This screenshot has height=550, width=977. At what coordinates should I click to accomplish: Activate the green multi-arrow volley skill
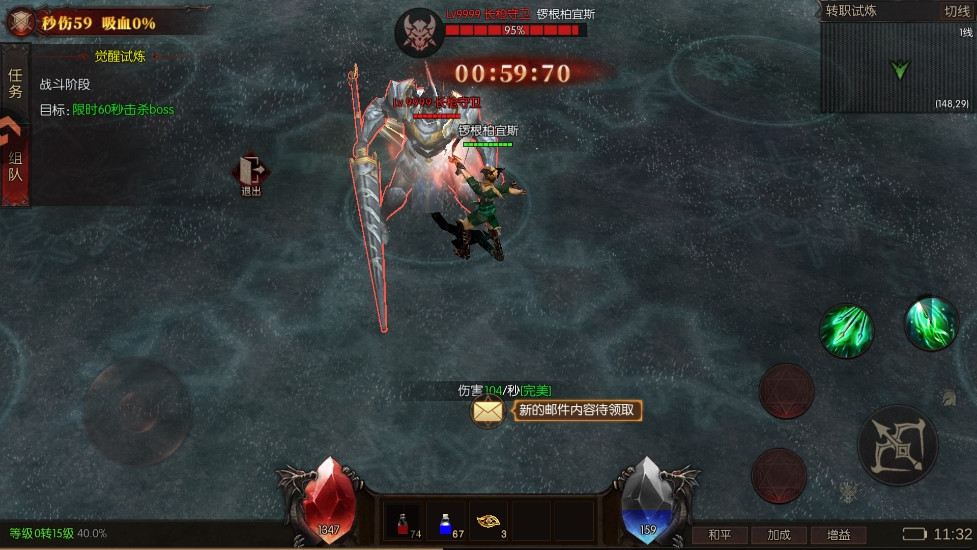click(x=846, y=329)
